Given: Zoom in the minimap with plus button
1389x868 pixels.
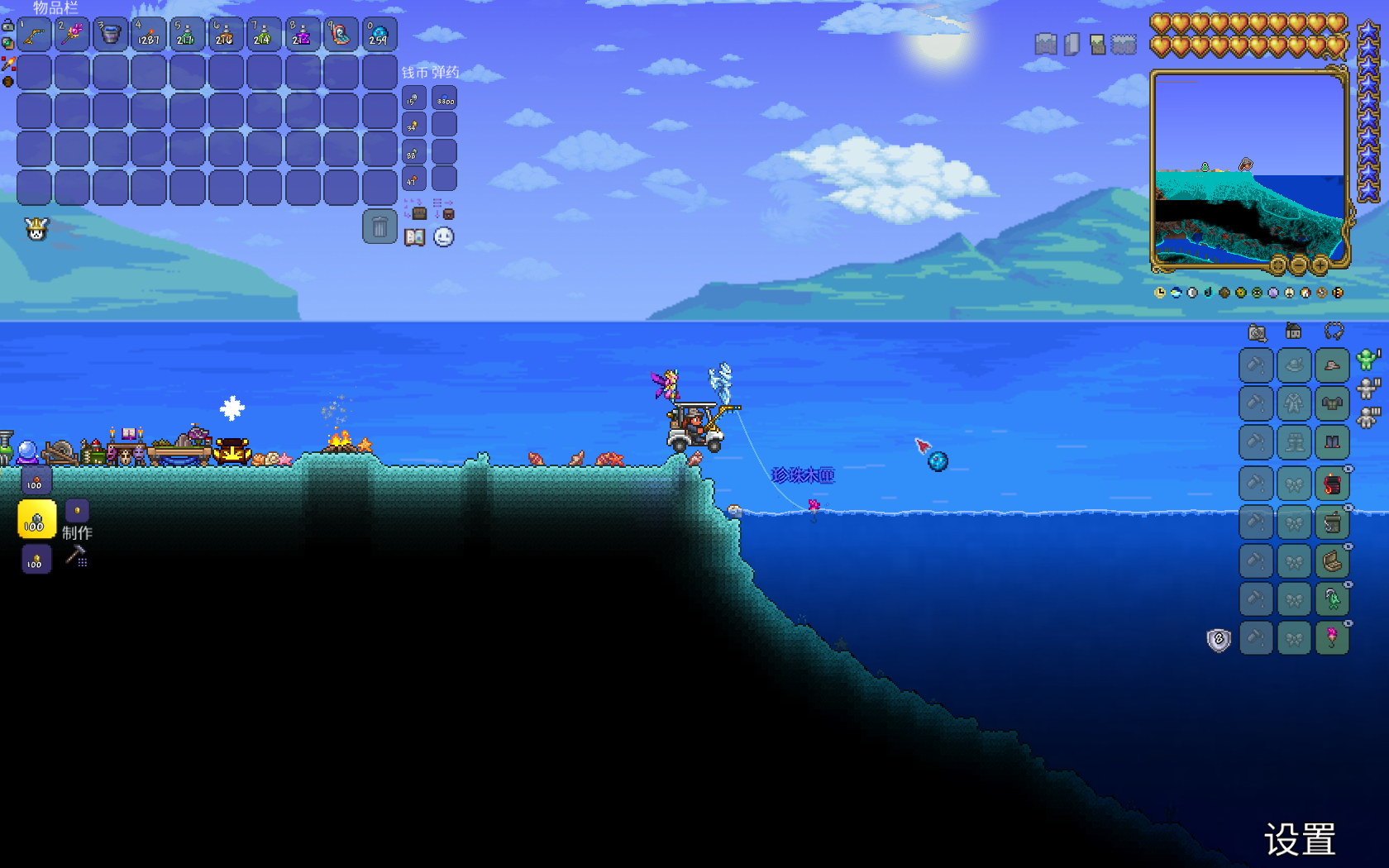Looking at the screenshot, I should (x=1320, y=265).
